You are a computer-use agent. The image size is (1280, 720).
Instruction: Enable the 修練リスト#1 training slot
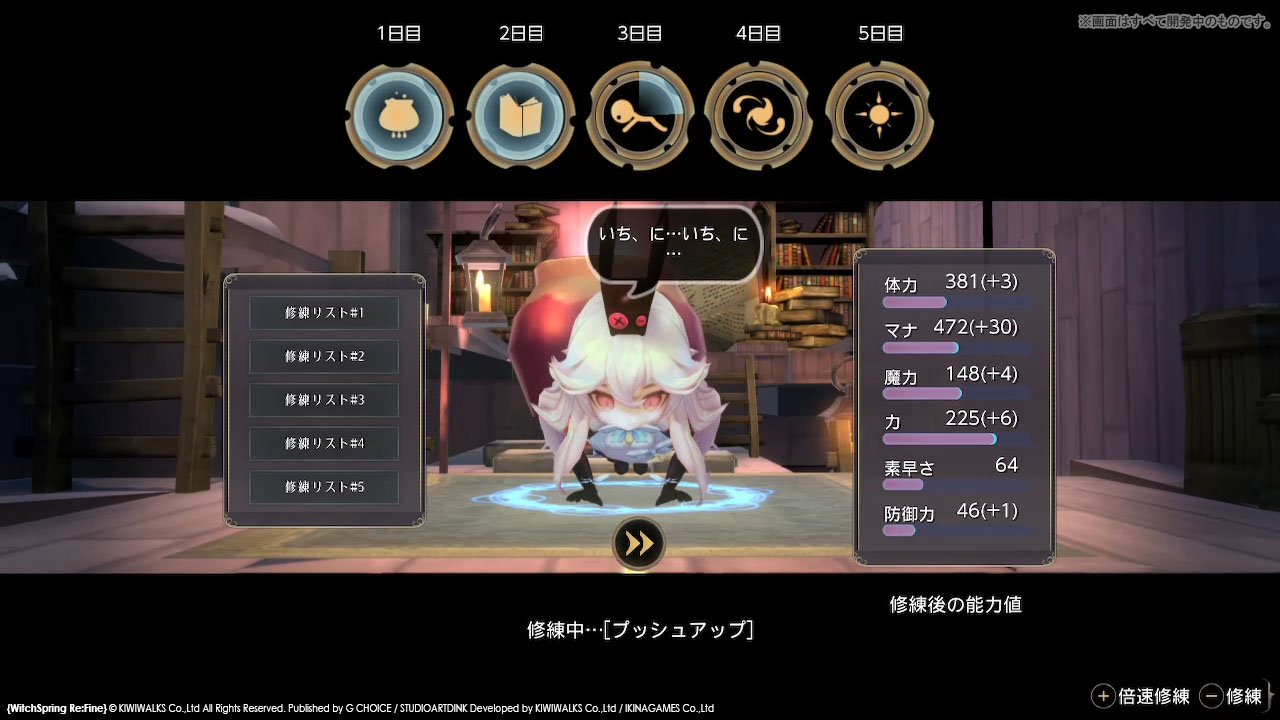click(x=323, y=313)
